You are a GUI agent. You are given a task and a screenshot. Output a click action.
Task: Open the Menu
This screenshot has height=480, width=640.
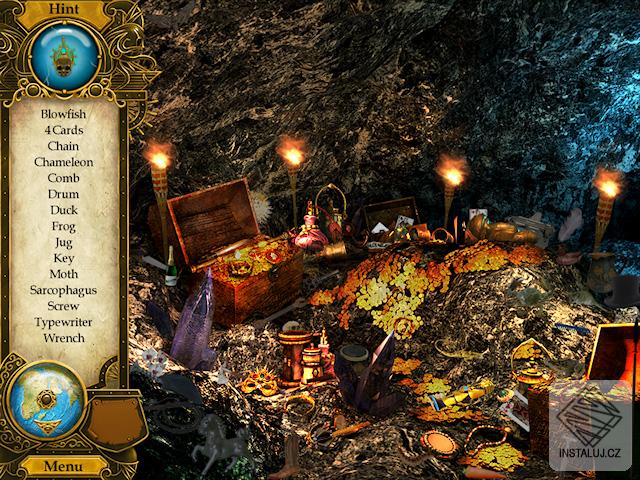62,466
